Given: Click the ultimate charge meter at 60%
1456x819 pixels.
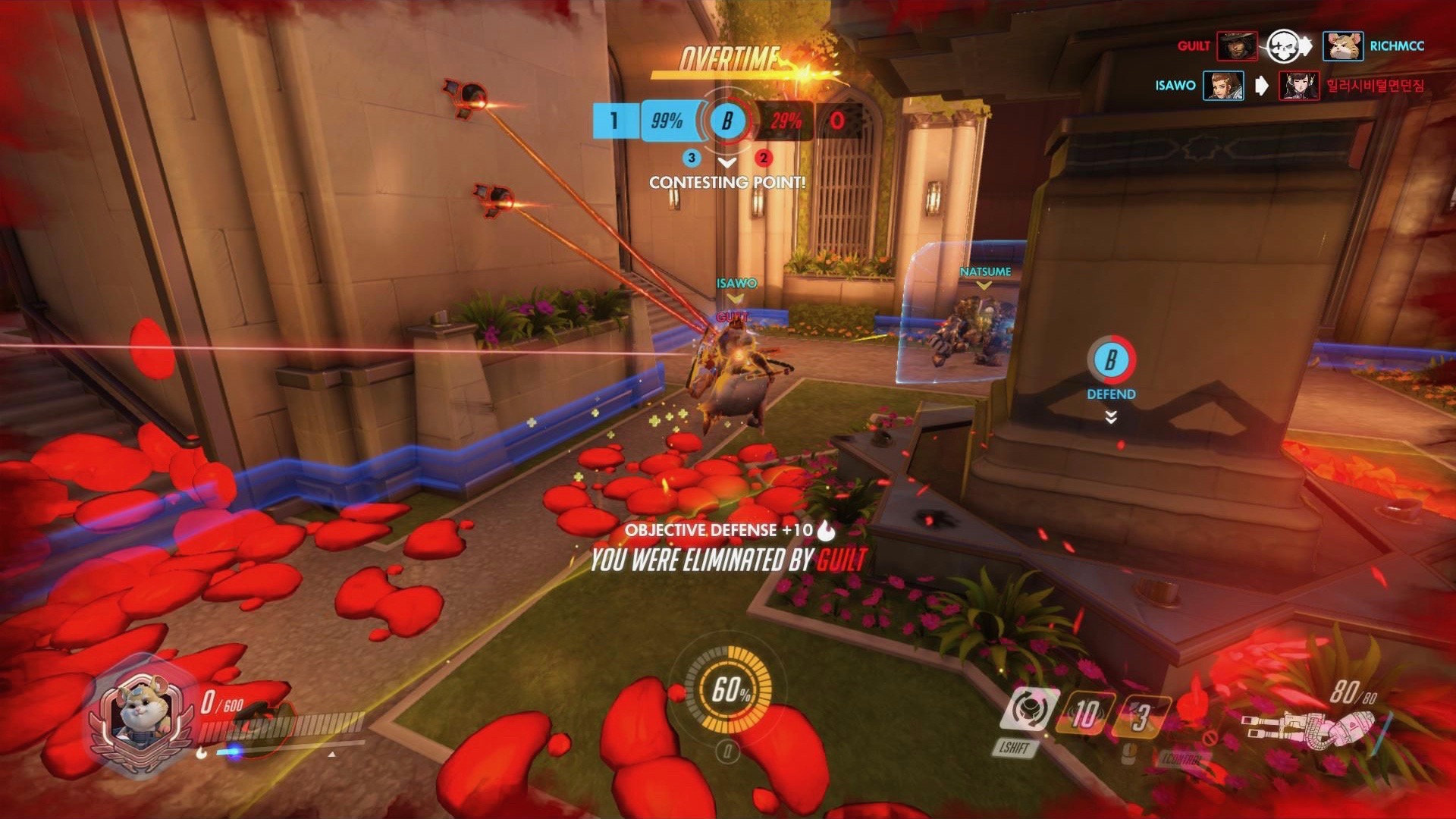Looking at the screenshot, I should coord(729,689).
